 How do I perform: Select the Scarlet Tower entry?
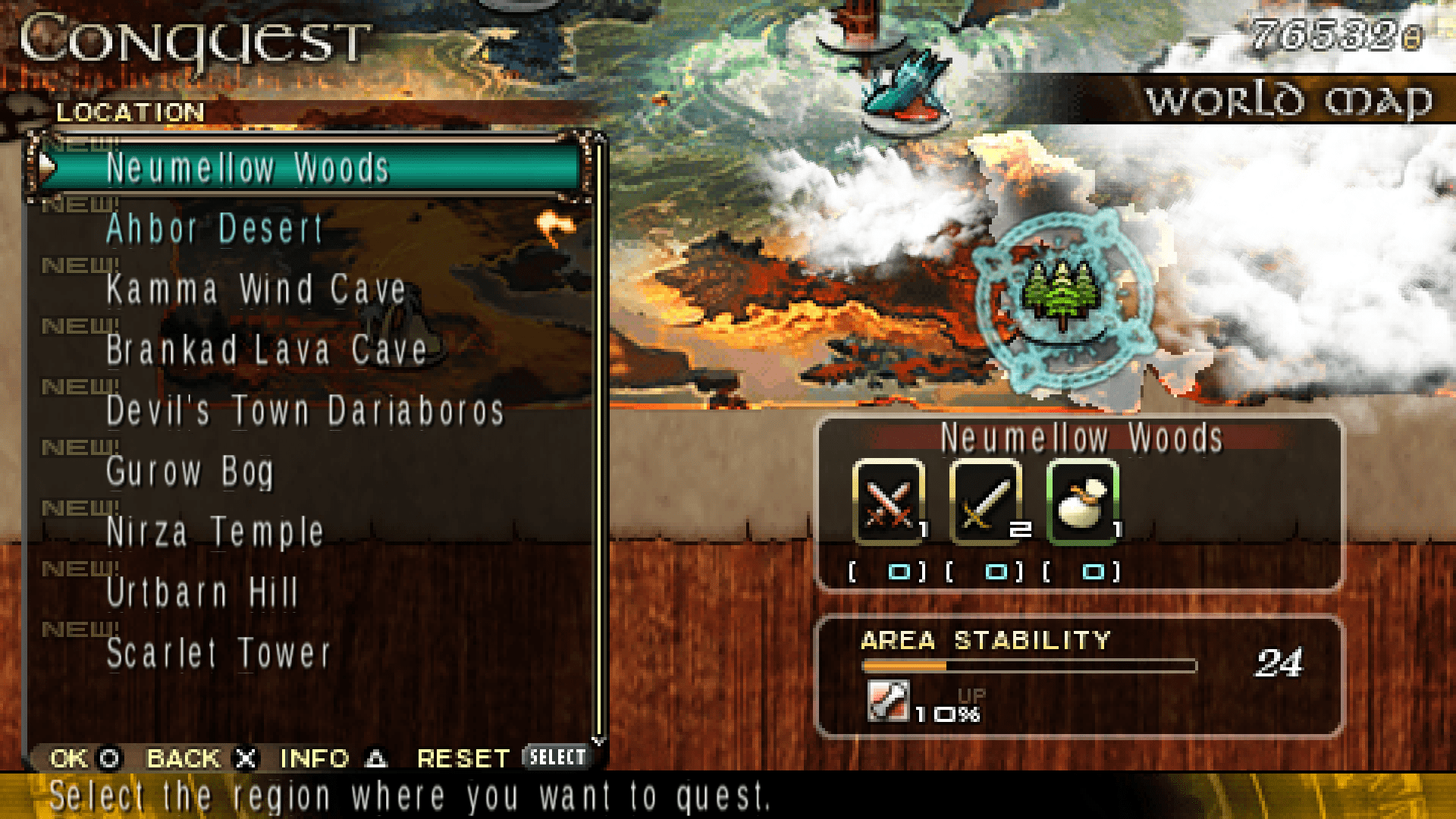pos(218,654)
